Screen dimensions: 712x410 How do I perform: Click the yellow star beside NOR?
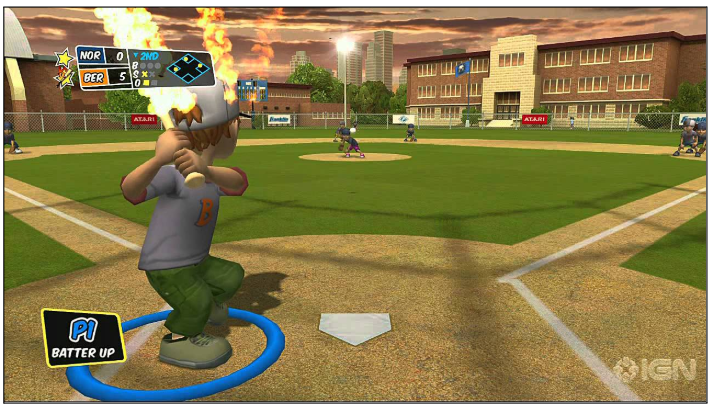[x=65, y=58]
